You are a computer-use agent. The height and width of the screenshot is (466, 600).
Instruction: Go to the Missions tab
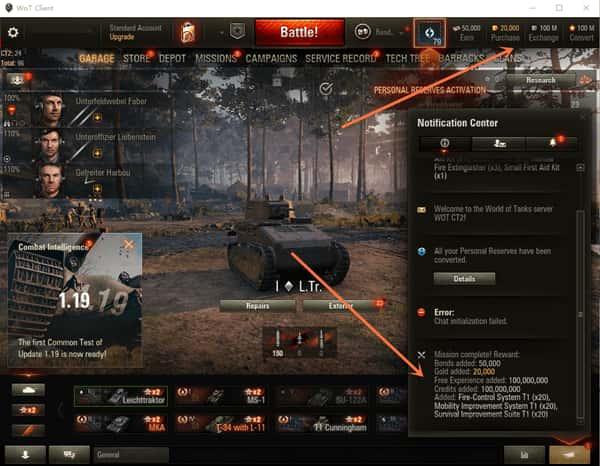pyautogui.click(x=216, y=59)
